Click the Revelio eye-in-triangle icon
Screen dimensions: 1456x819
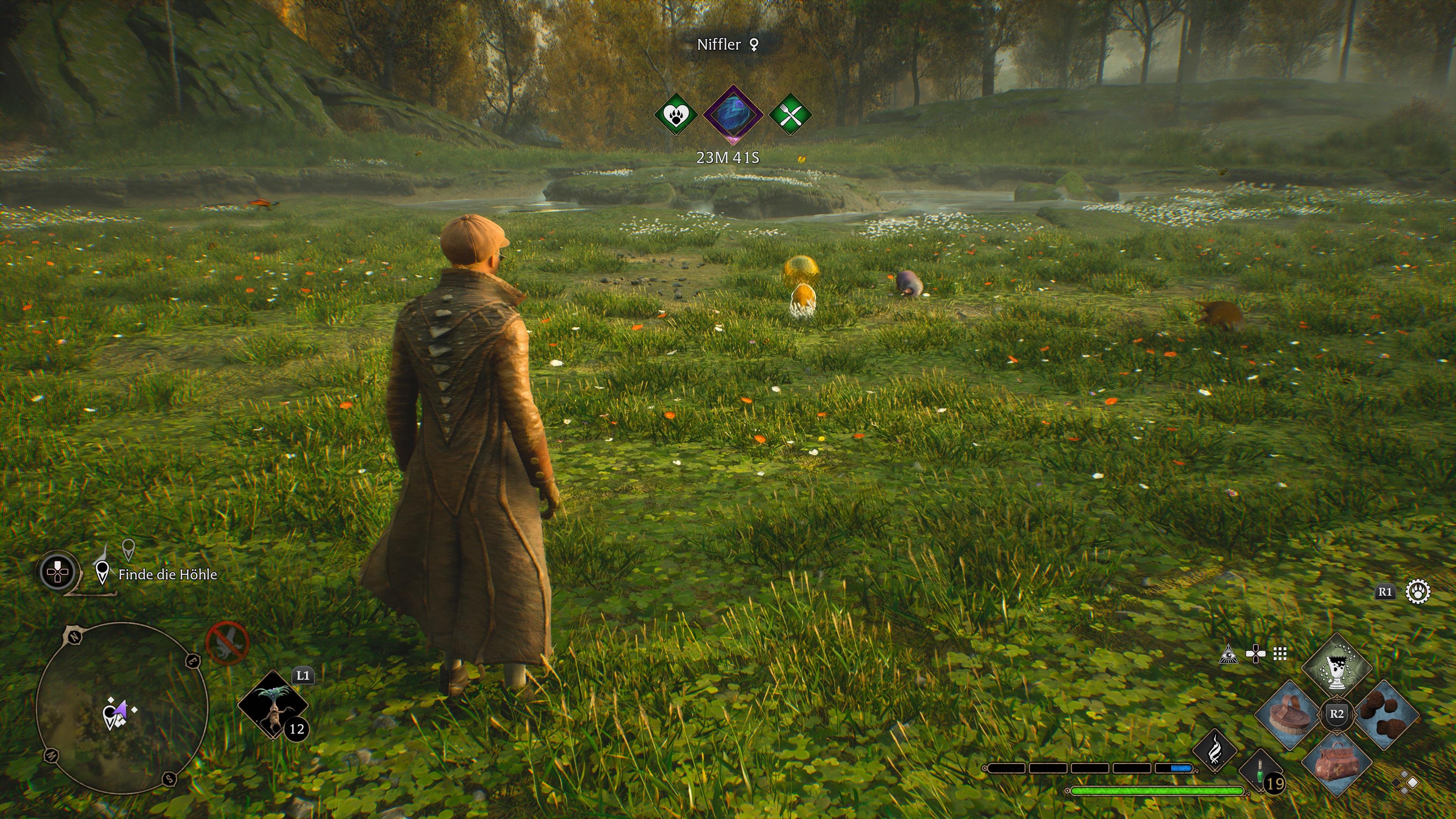1228,654
